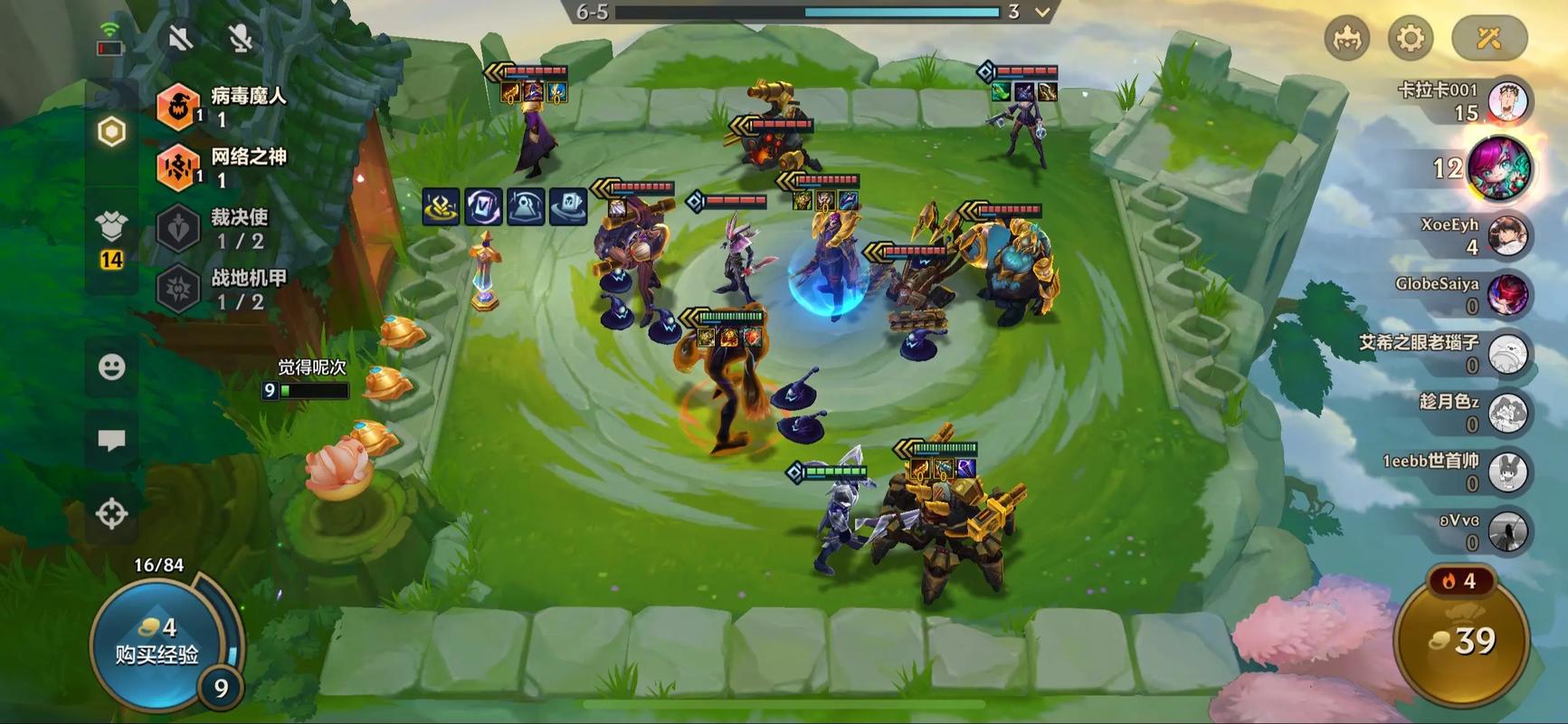
Task: Buy experience with the 购买经验 button
Action: coord(157,643)
